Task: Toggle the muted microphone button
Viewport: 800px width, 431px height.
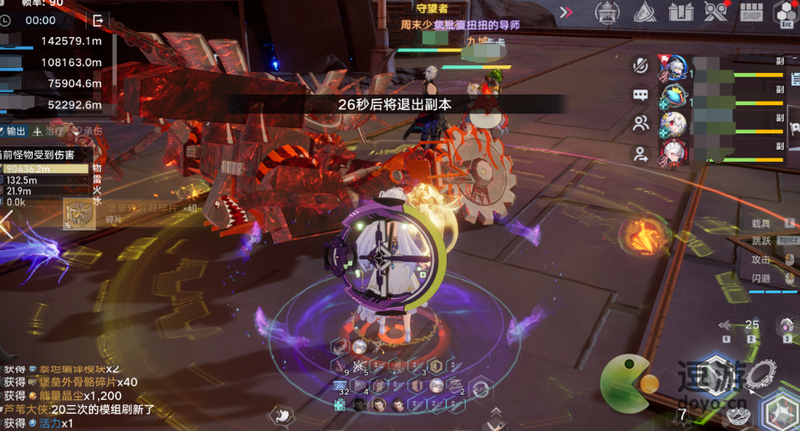Action: tap(640, 65)
